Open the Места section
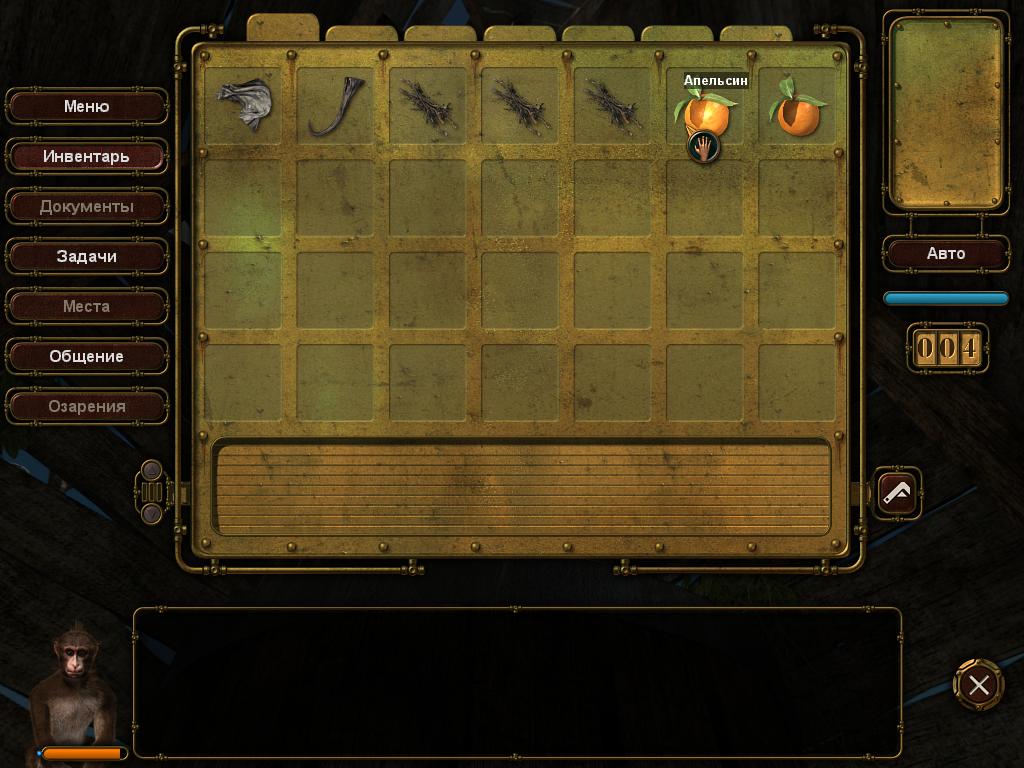The image size is (1024, 768). click(86, 306)
